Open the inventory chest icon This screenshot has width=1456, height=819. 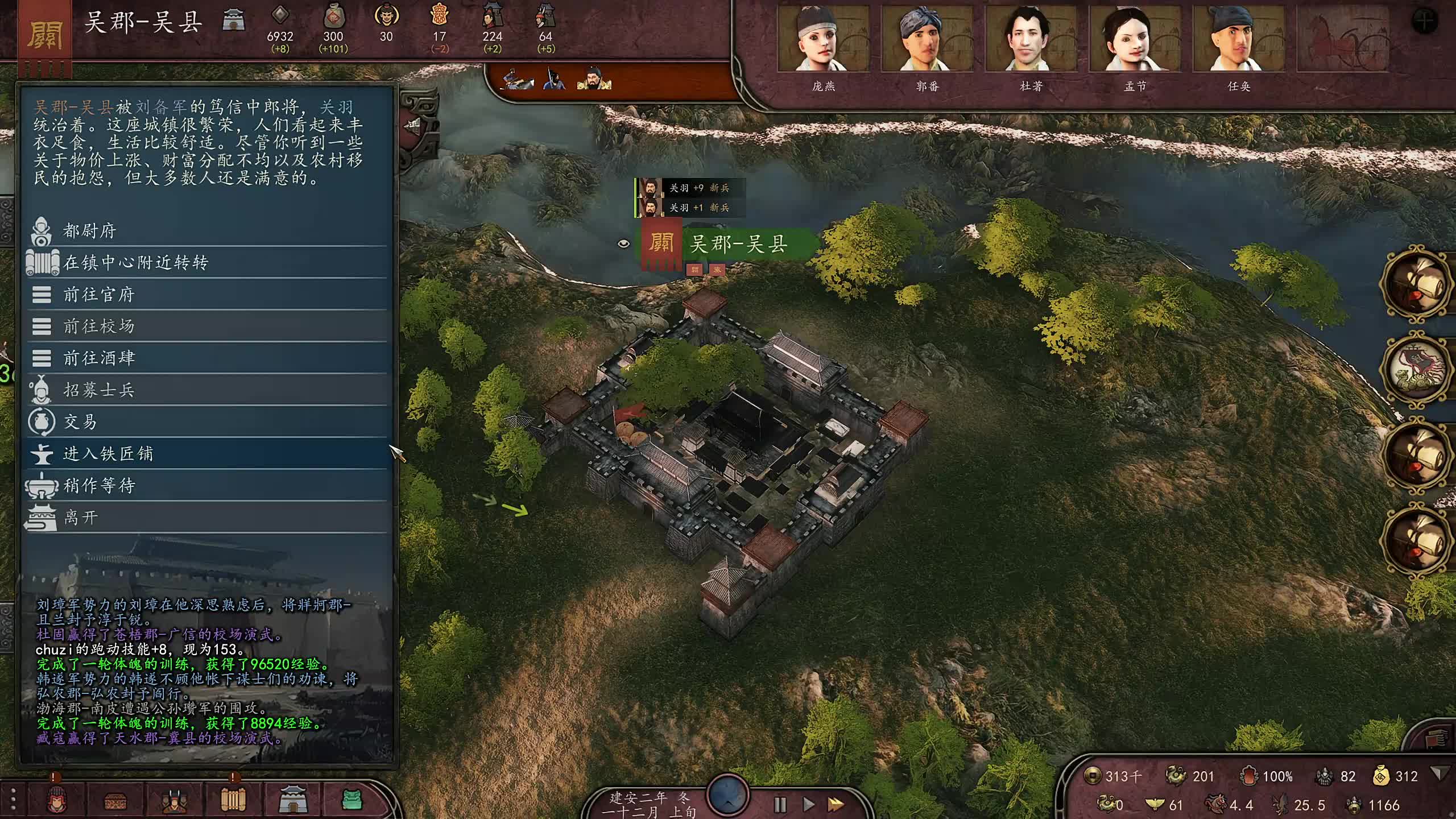[x=115, y=801]
